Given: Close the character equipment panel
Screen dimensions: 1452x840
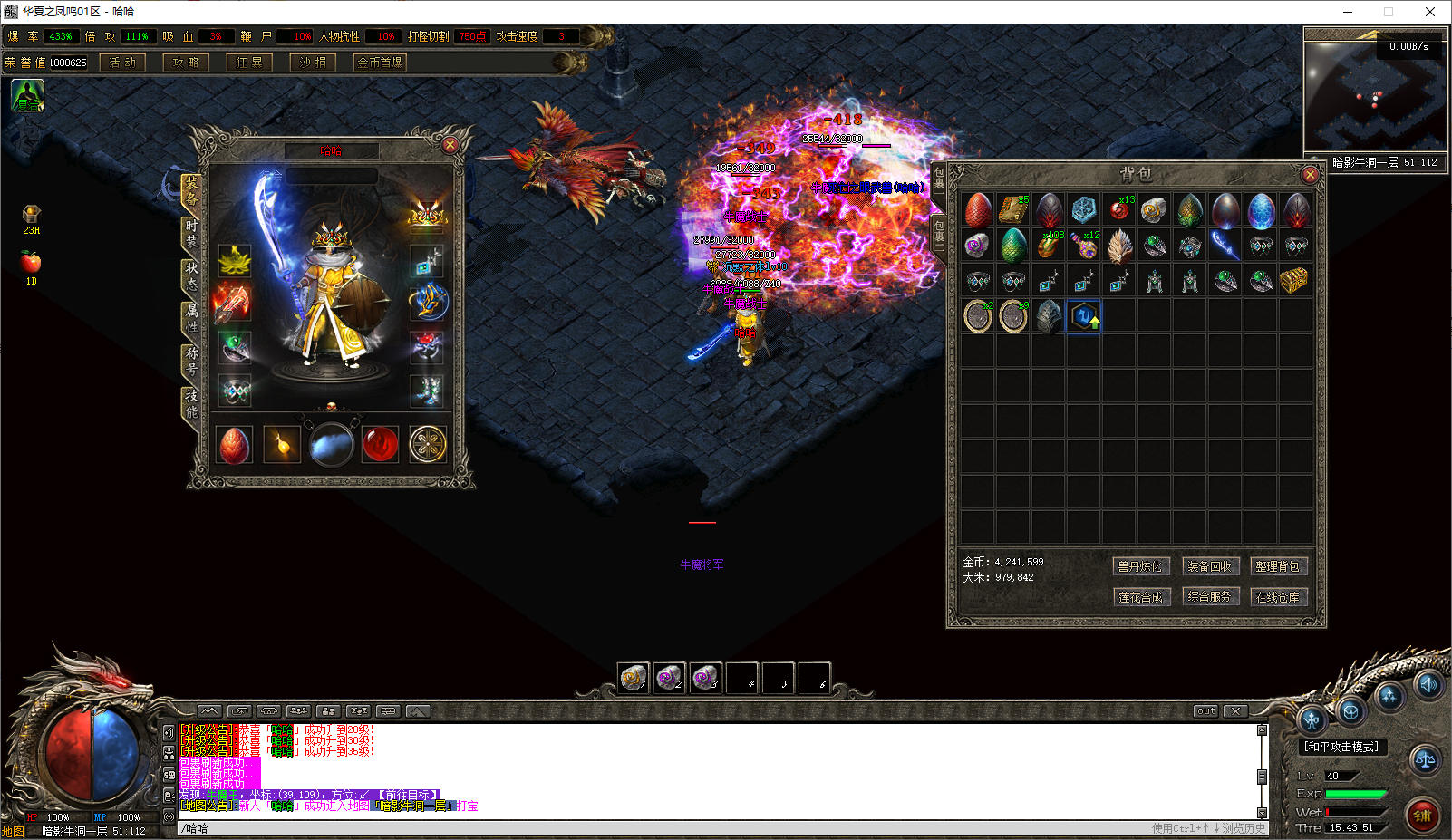Looking at the screenshot, I should (x=450, y=145).
